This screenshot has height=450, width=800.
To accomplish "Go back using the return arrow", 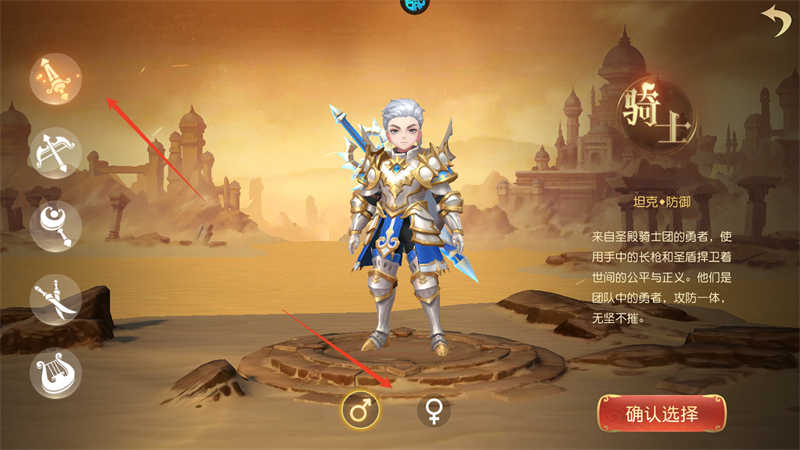I will [x=774, y=20].
